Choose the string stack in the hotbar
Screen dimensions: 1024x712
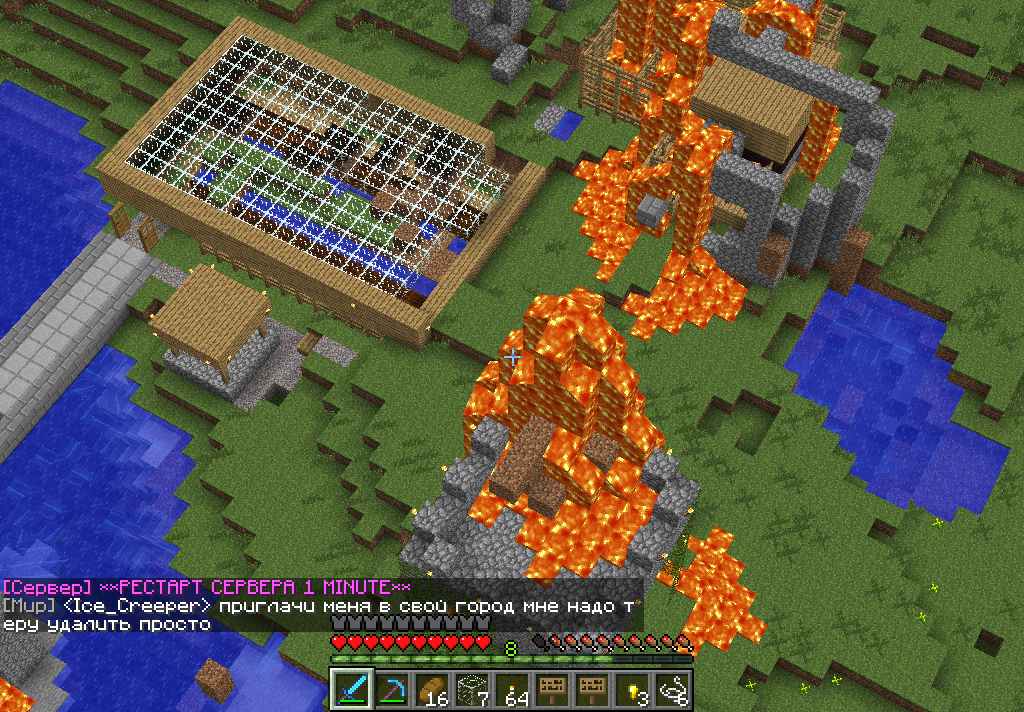pos(672,689)
